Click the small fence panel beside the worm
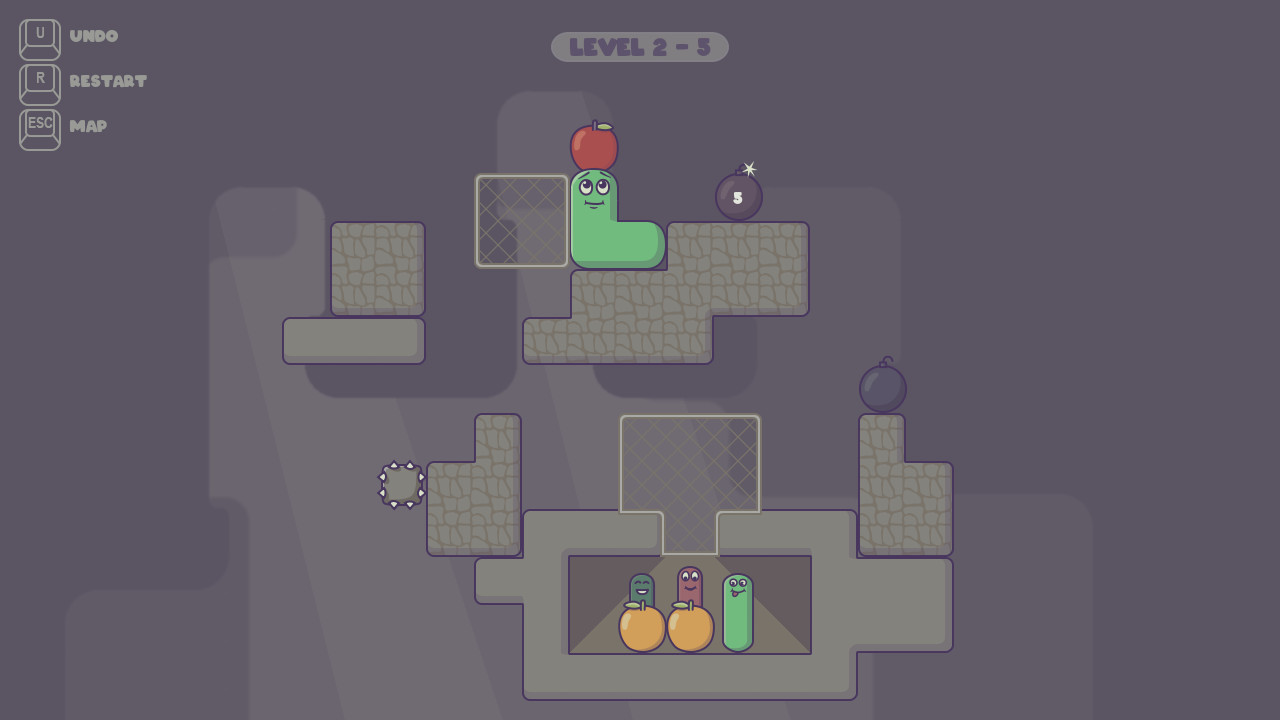The height and width of the screenshot is (720, 1280). click(x=521, y=220)
